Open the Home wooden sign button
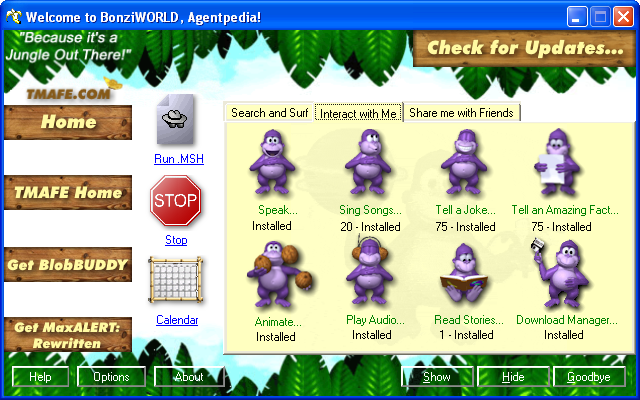Screen dimensions: 640x400 pyautogui.click(x=68, y=123)
